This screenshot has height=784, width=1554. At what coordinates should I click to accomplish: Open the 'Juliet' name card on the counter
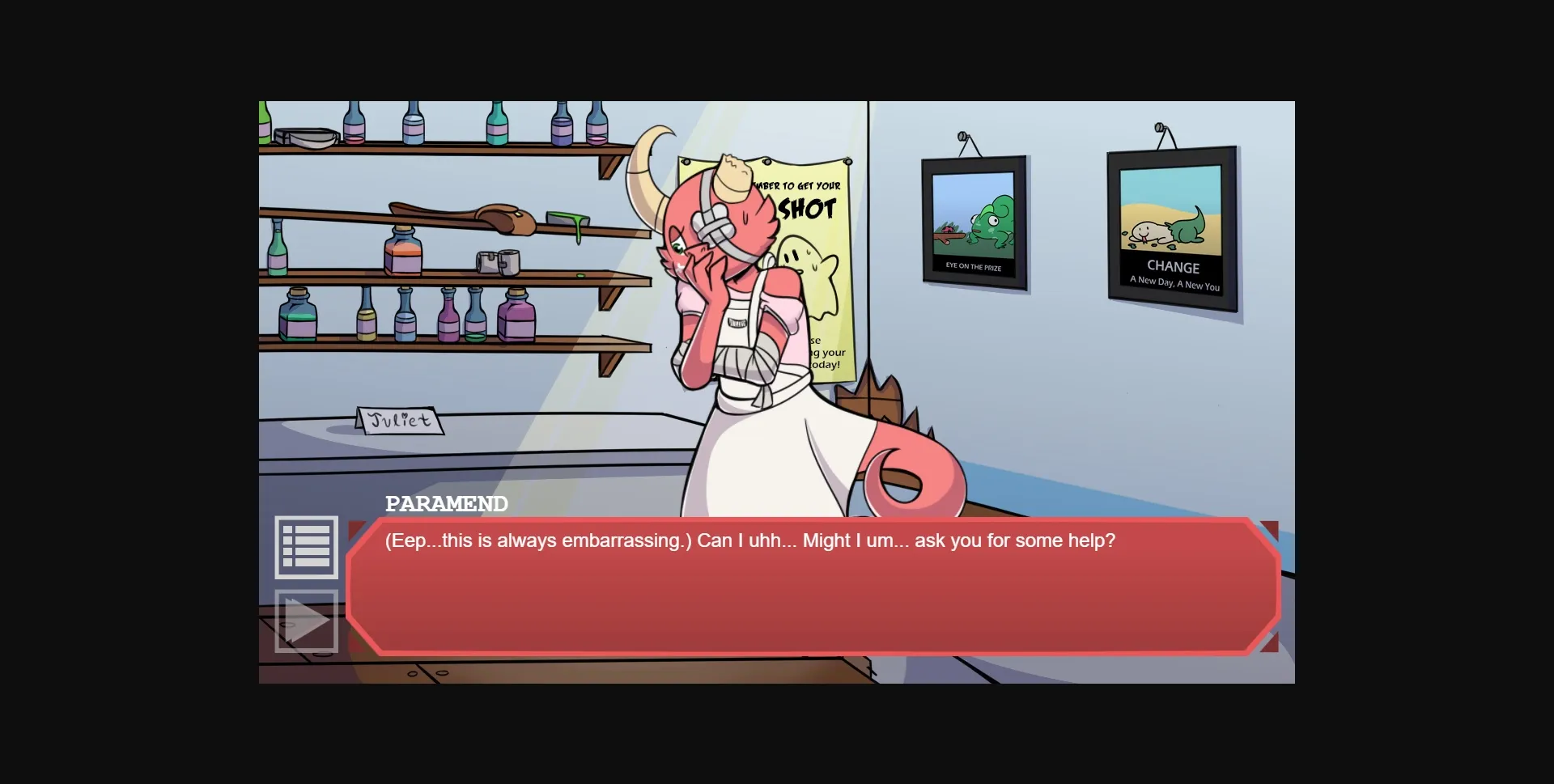pyautogui.click(x=401, y=419)
